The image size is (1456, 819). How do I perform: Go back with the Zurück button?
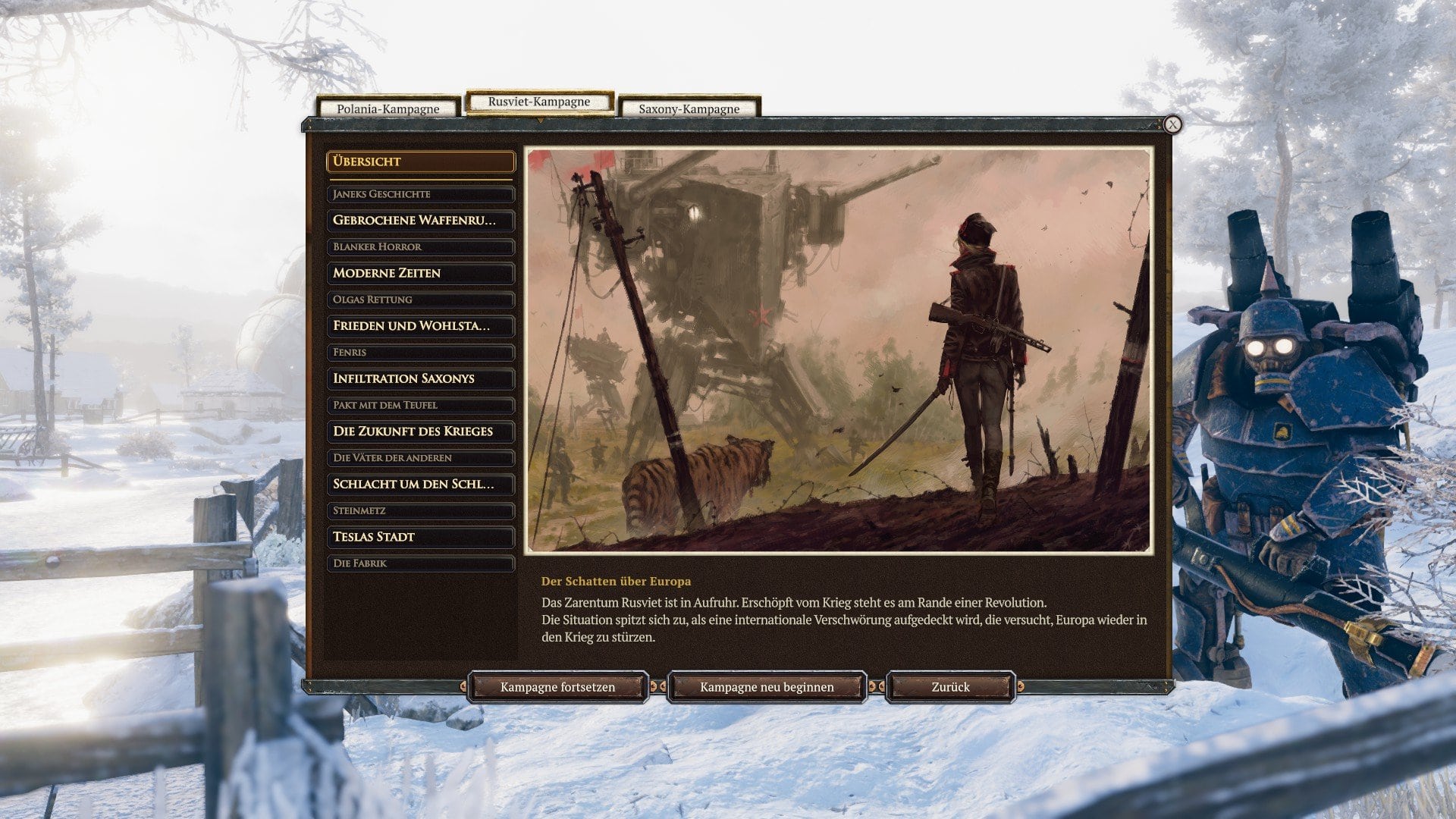[950, 687]
